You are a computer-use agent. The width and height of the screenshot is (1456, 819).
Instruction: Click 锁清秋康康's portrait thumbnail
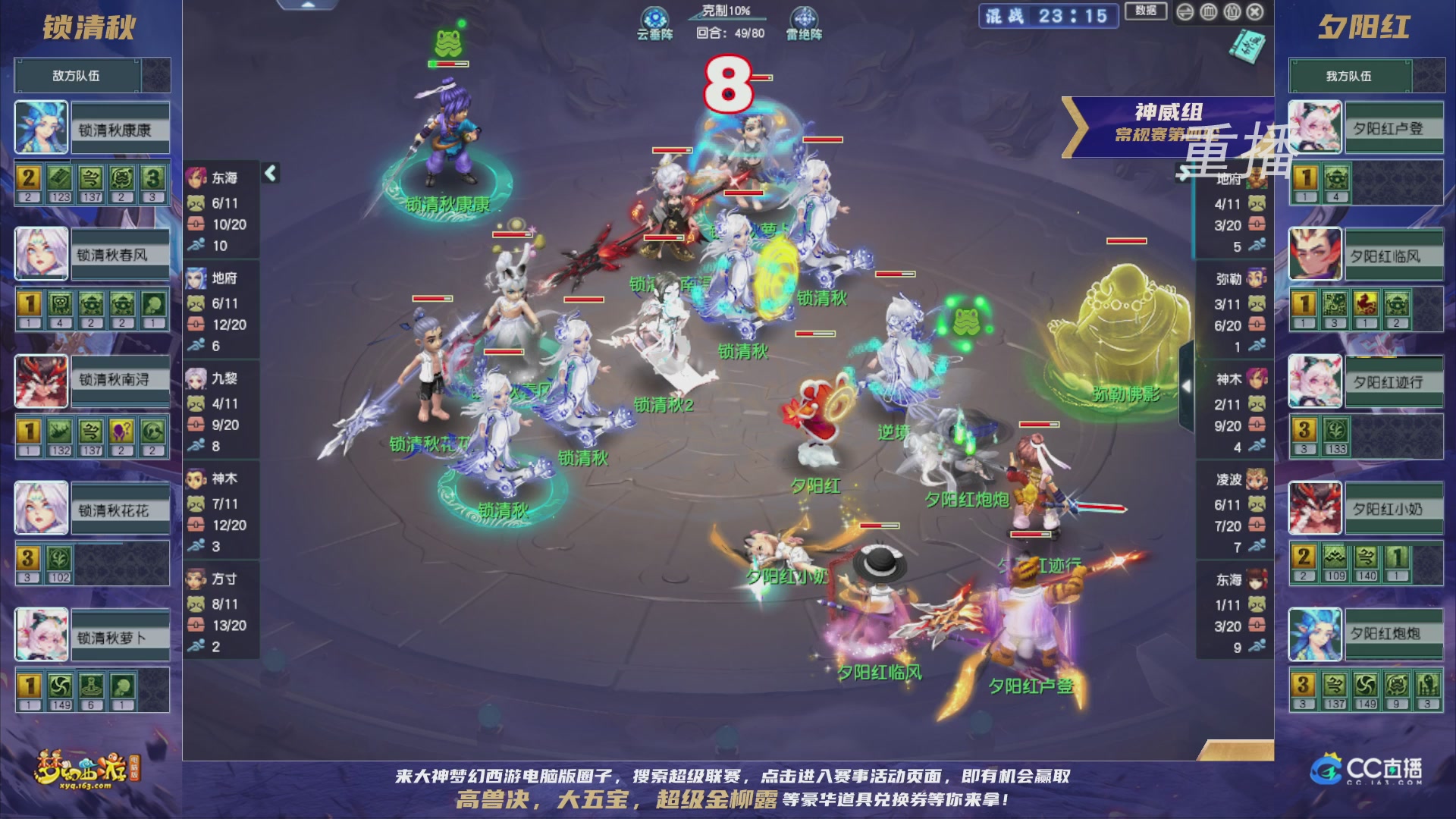[x=41, y=127]
